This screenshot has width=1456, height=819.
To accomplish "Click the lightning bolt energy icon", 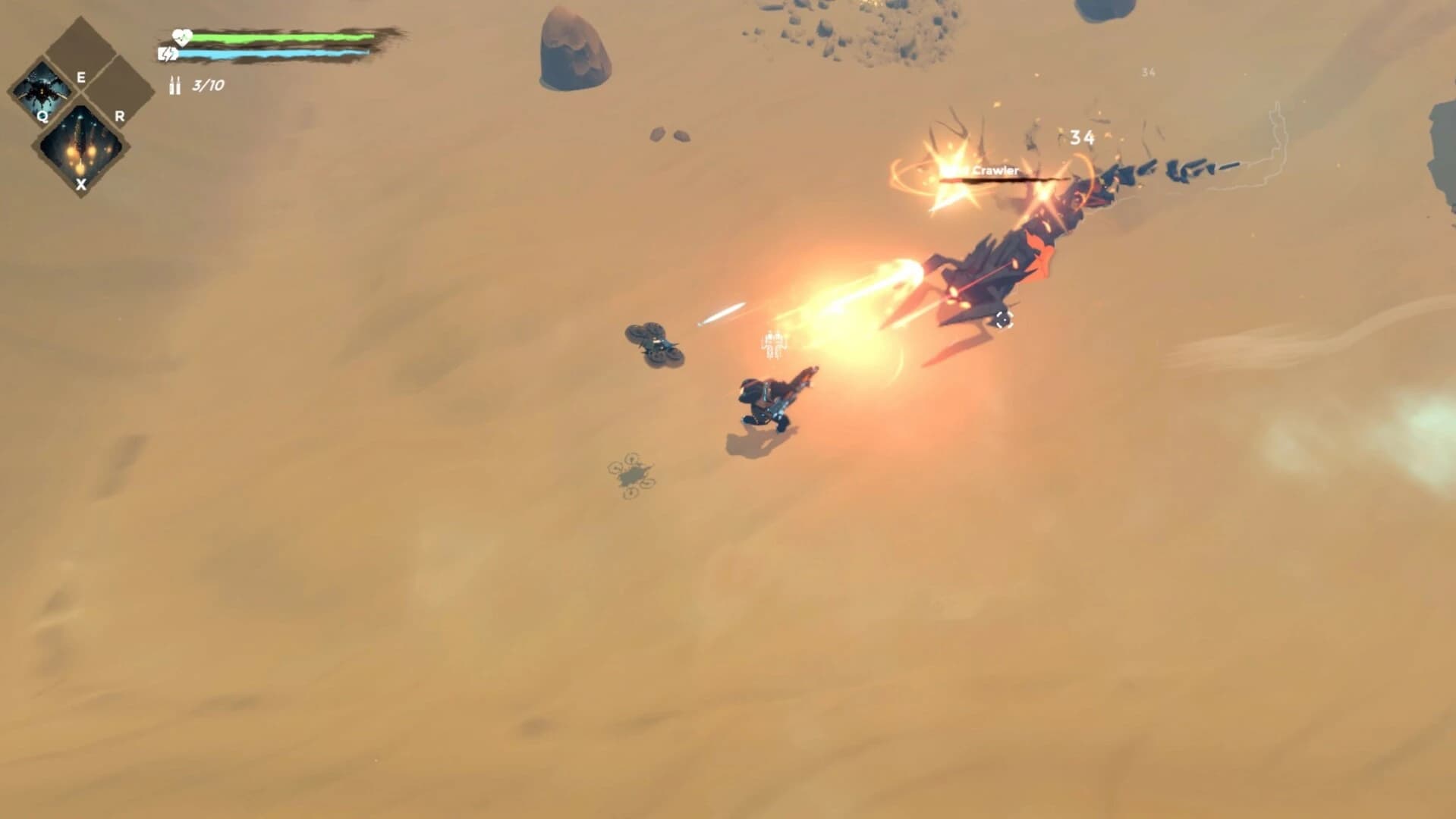I will coord(168,54).
